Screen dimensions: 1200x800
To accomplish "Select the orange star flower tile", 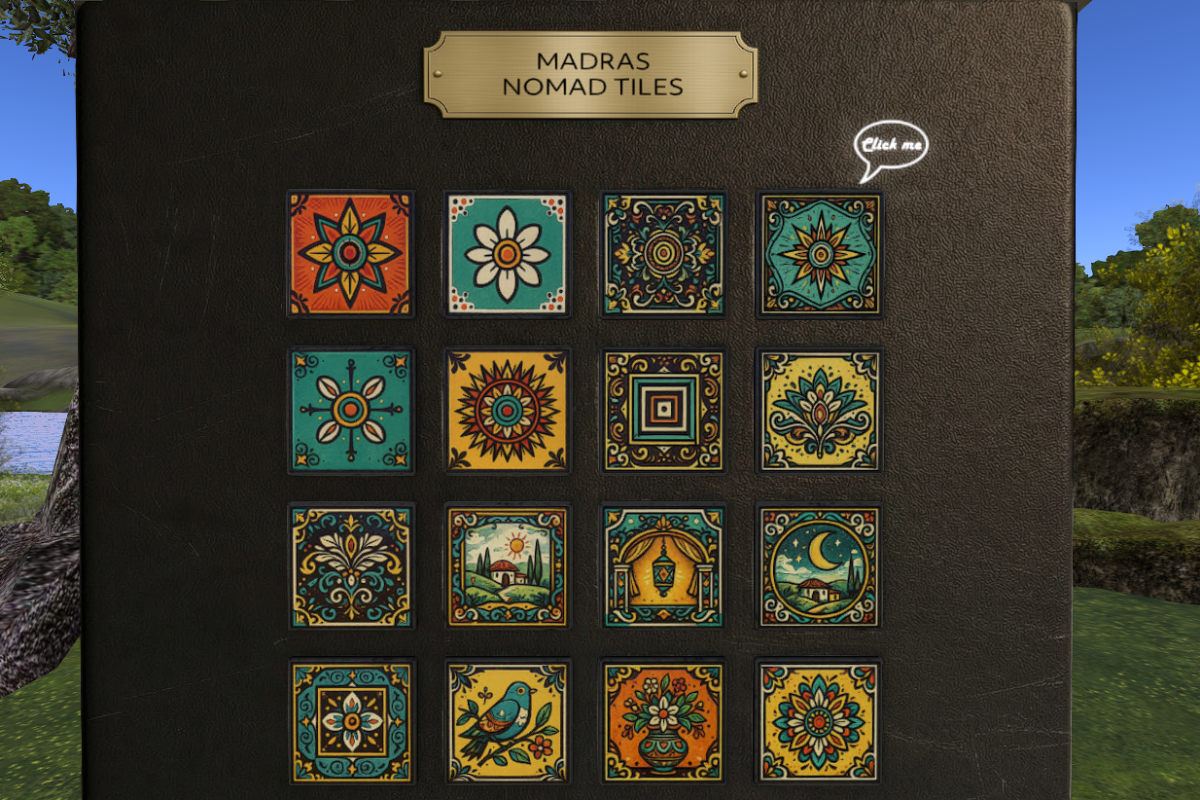I will [x=350, y=254].
